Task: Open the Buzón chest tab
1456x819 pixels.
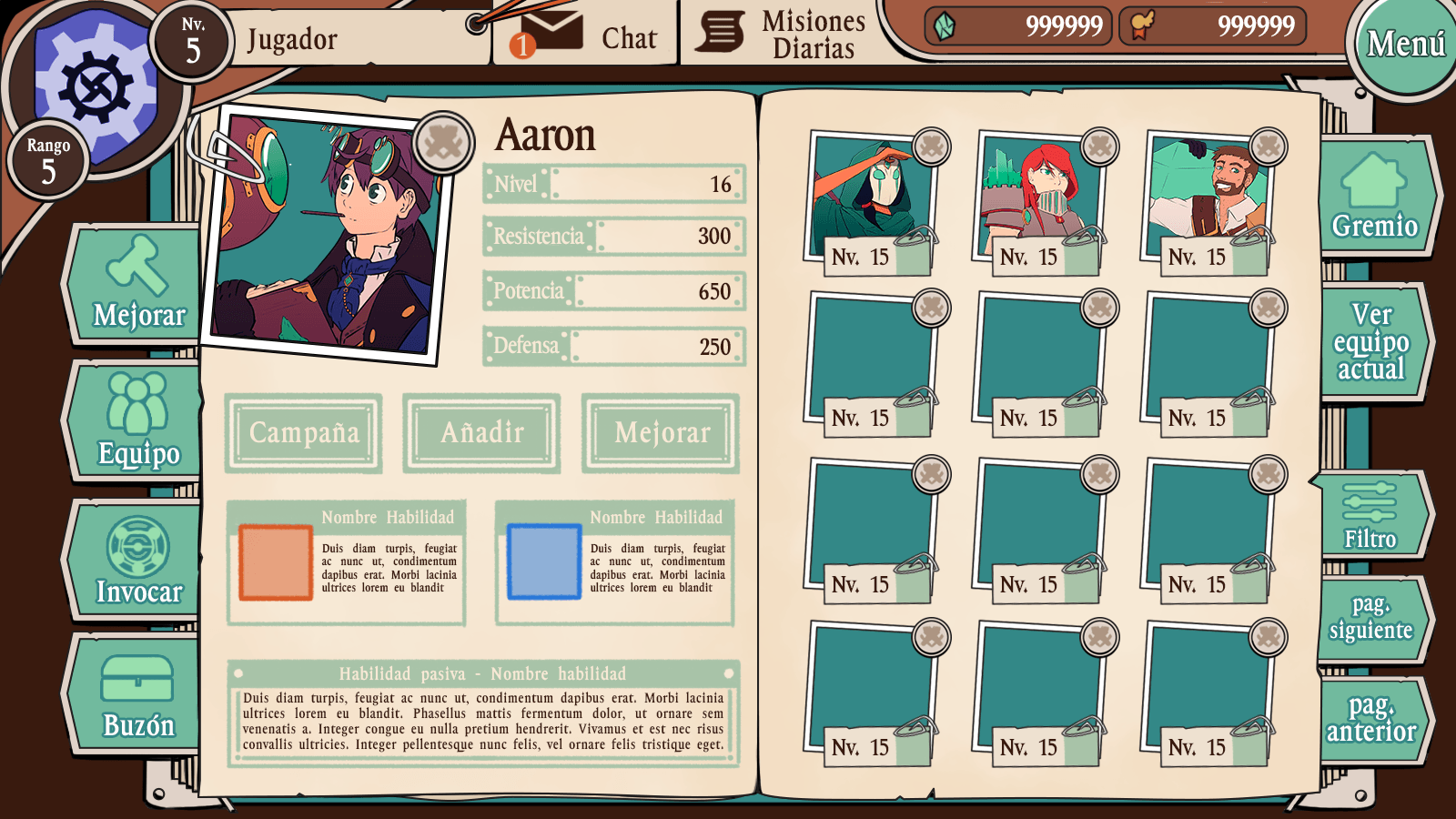Action: [x=137, y=695]
